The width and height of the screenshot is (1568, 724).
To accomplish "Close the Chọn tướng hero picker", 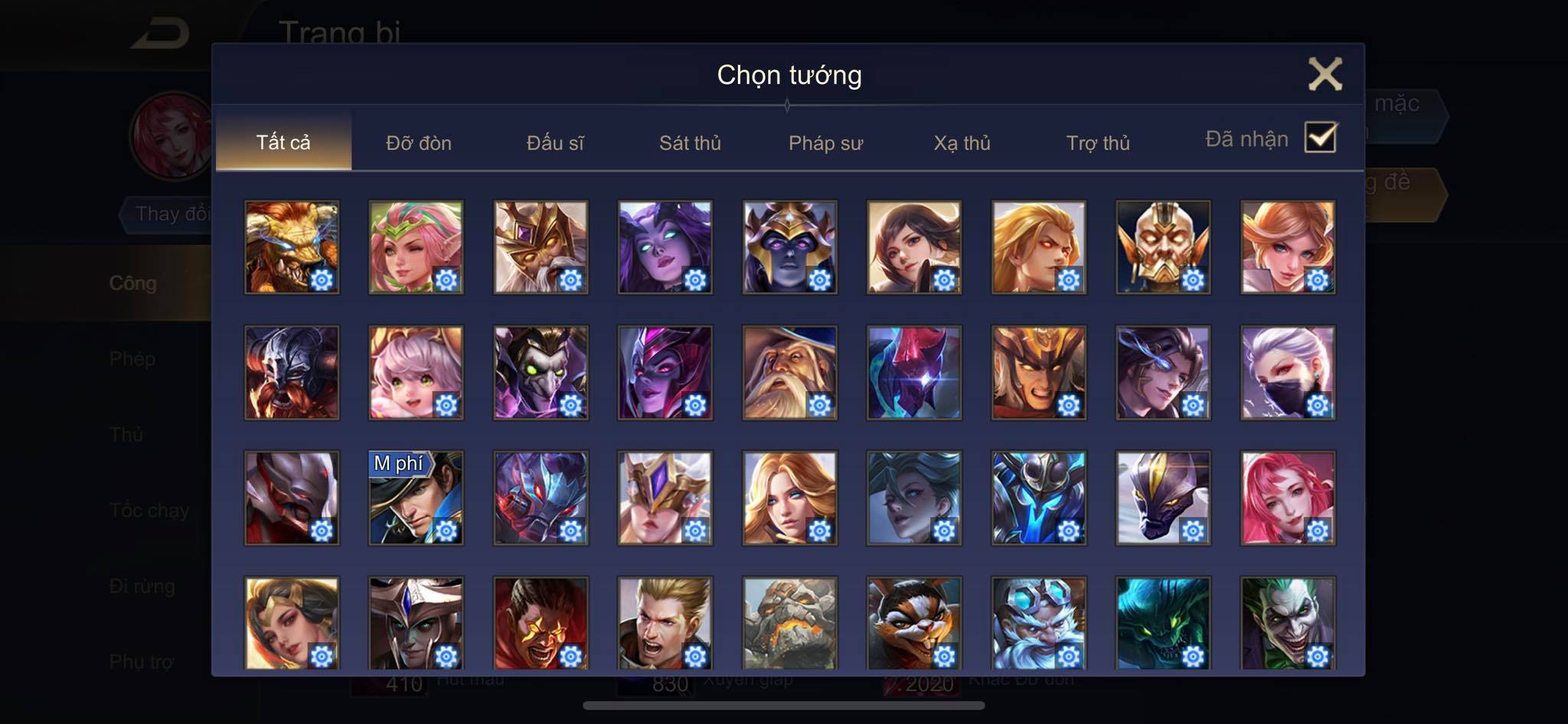I will (1325, 74).
